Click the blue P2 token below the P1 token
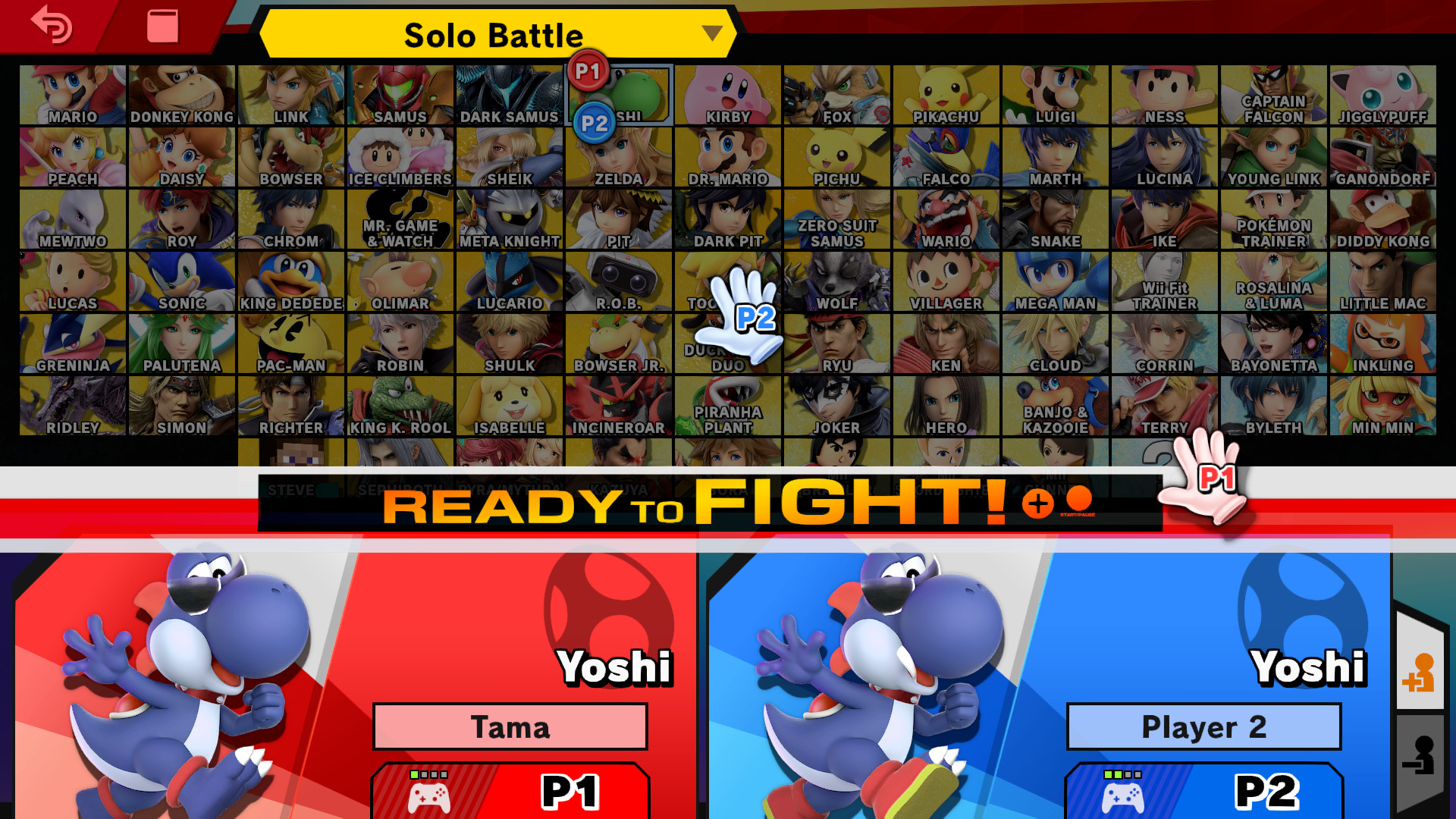 [596, 121]
